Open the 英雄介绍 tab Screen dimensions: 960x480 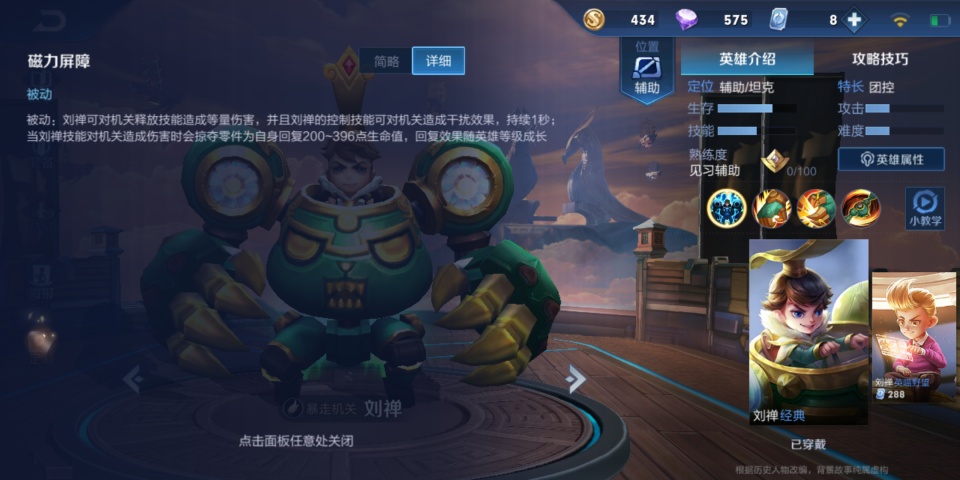click(746, 59)
